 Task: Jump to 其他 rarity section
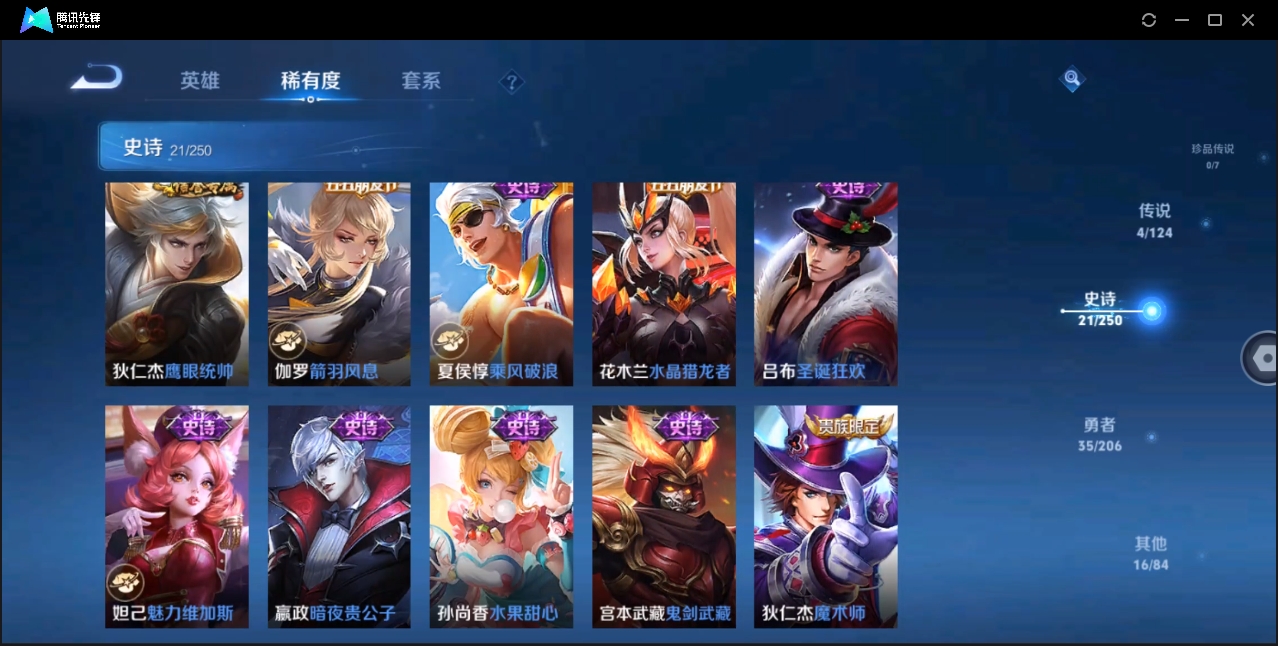(x=1150, y=552)
